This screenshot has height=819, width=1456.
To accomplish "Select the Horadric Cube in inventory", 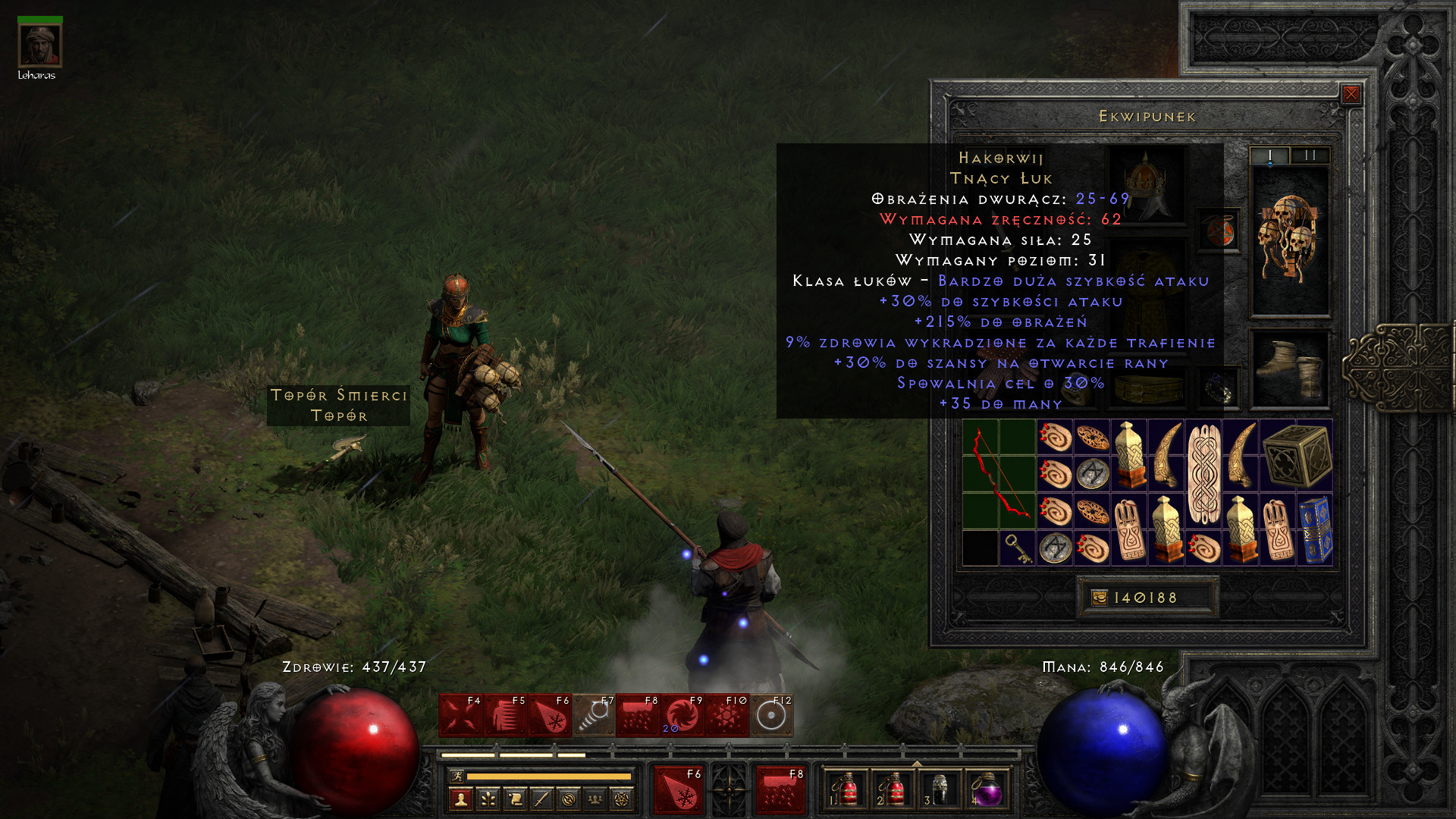I will tap(1297, 455).
